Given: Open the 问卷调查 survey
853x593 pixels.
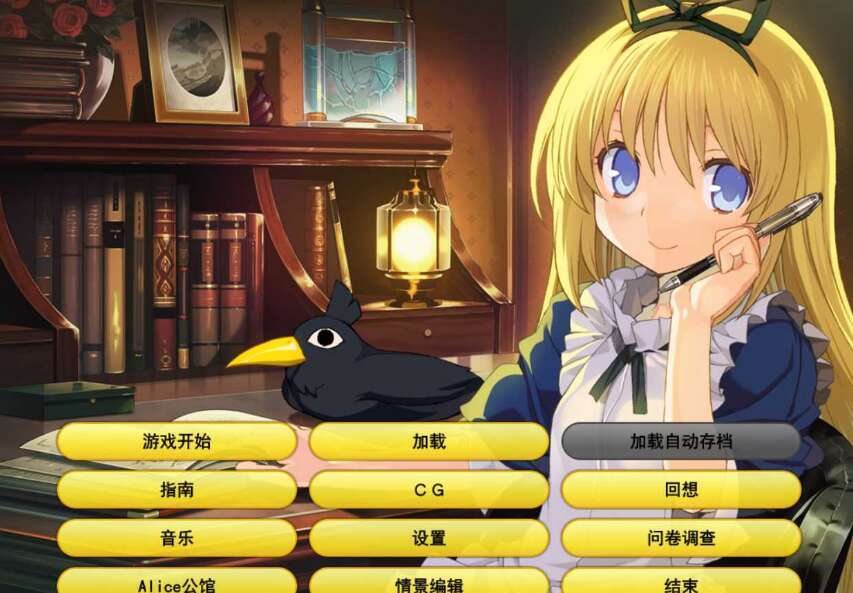Looking at the screenshot, I should (x=681, y=538).
